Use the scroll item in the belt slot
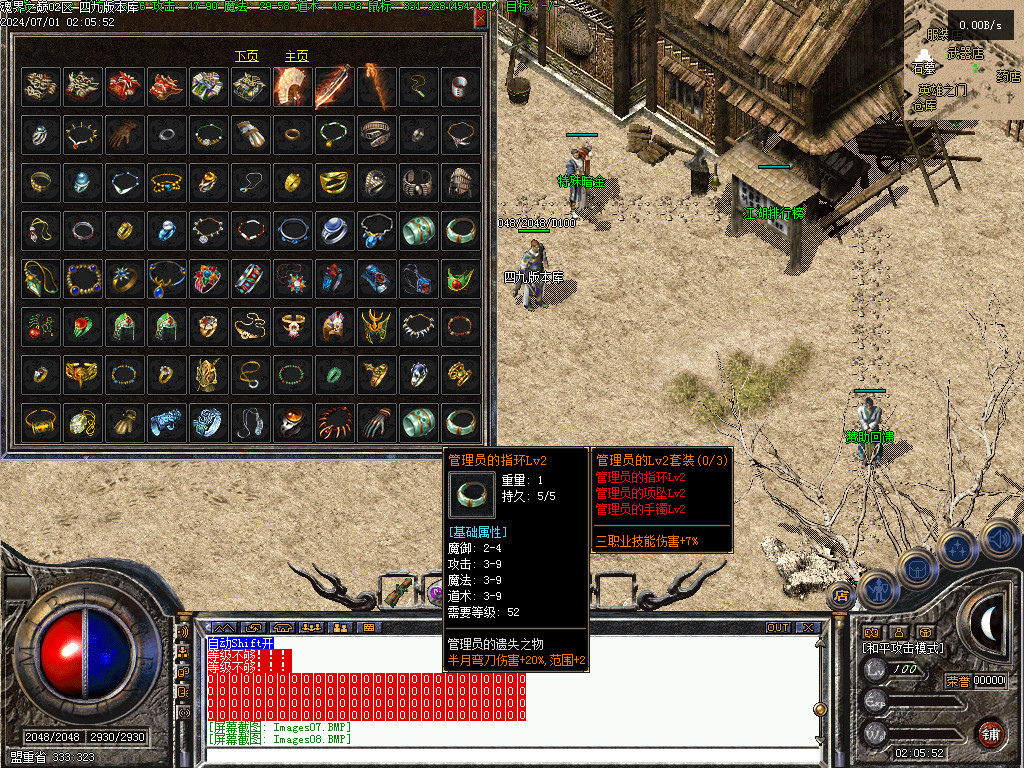 point(400,593)
